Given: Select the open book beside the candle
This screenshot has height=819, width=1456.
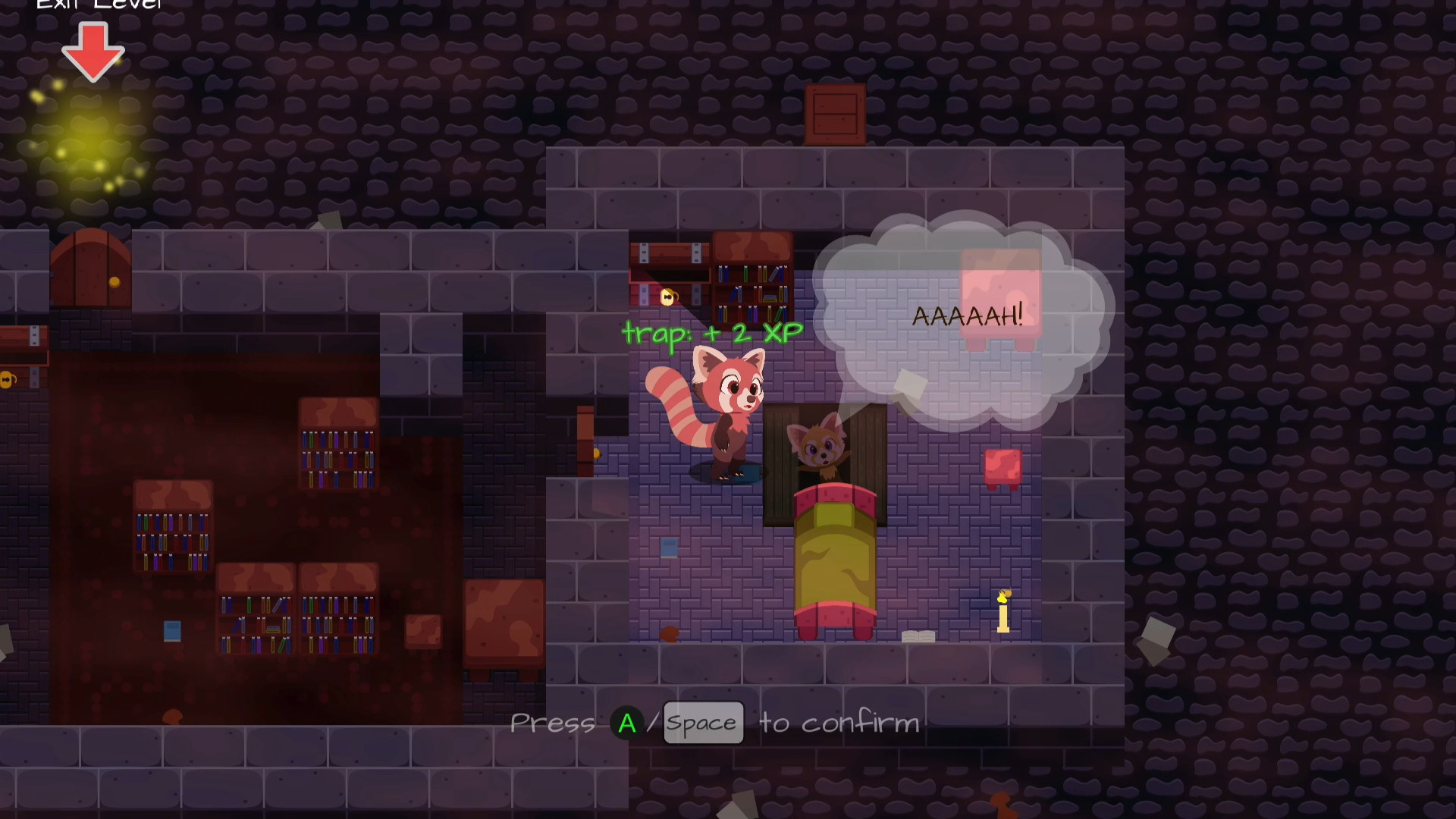Looking at the screenshot, I should click(919, 634).
